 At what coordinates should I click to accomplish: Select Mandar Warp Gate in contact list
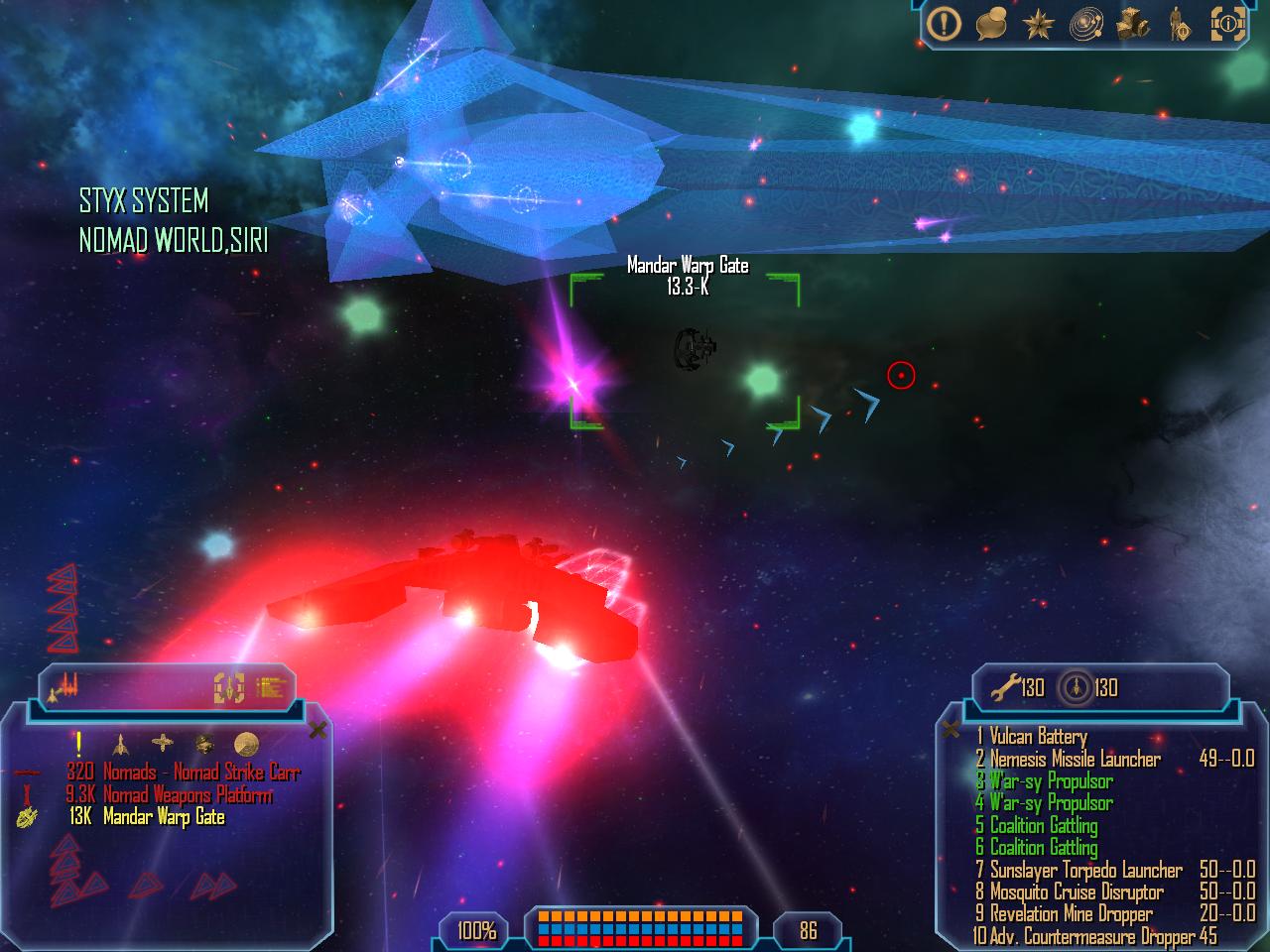[164, 817]
